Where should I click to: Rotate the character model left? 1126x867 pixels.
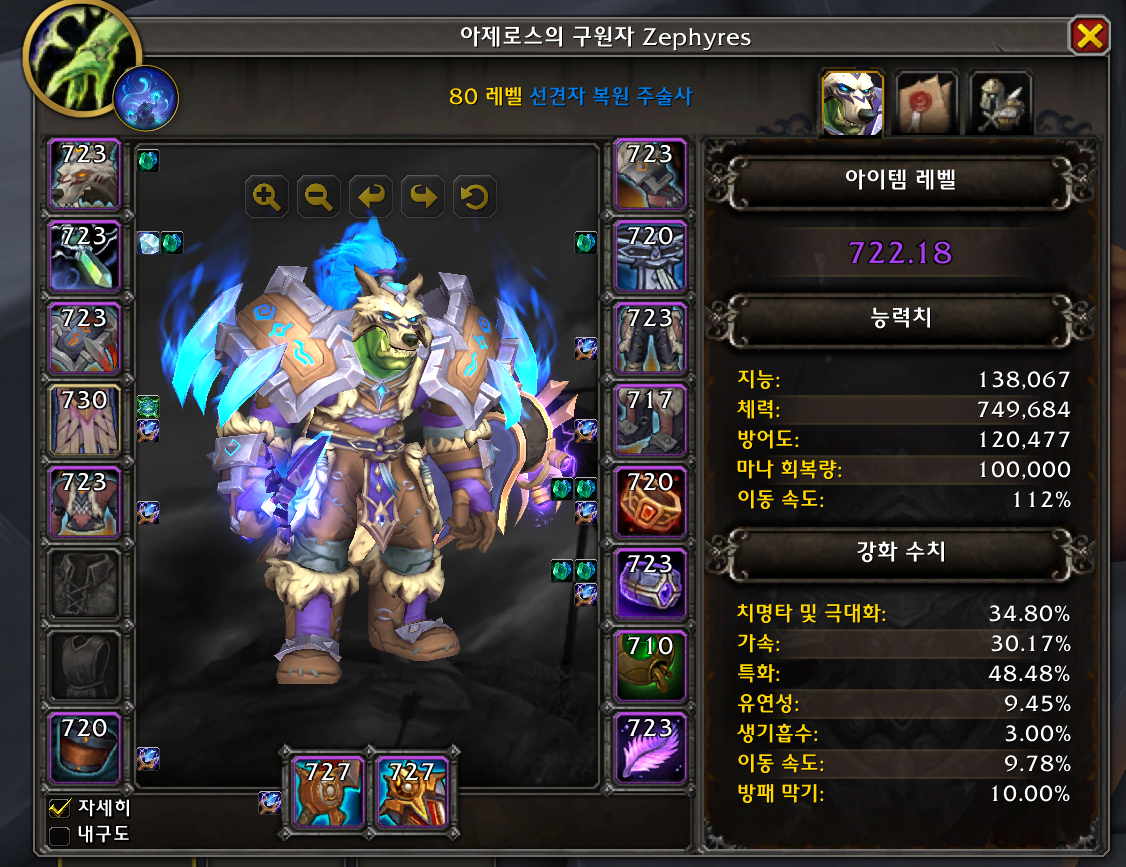371,197
